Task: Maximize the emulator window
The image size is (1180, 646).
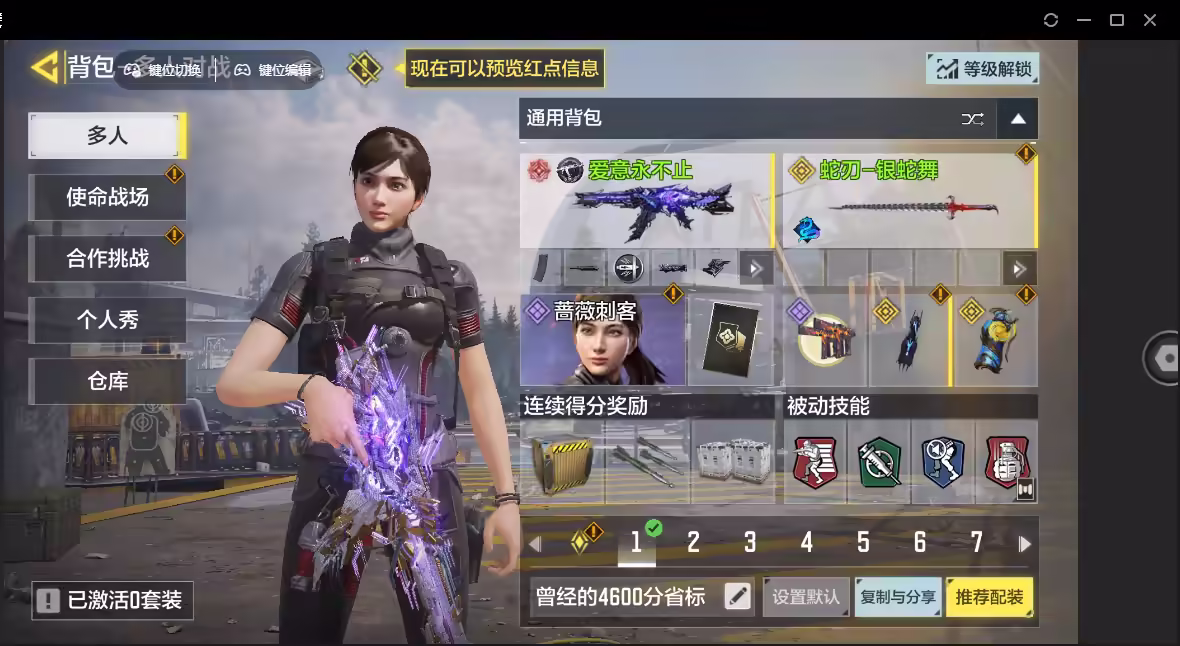Action: (1117, 20)
